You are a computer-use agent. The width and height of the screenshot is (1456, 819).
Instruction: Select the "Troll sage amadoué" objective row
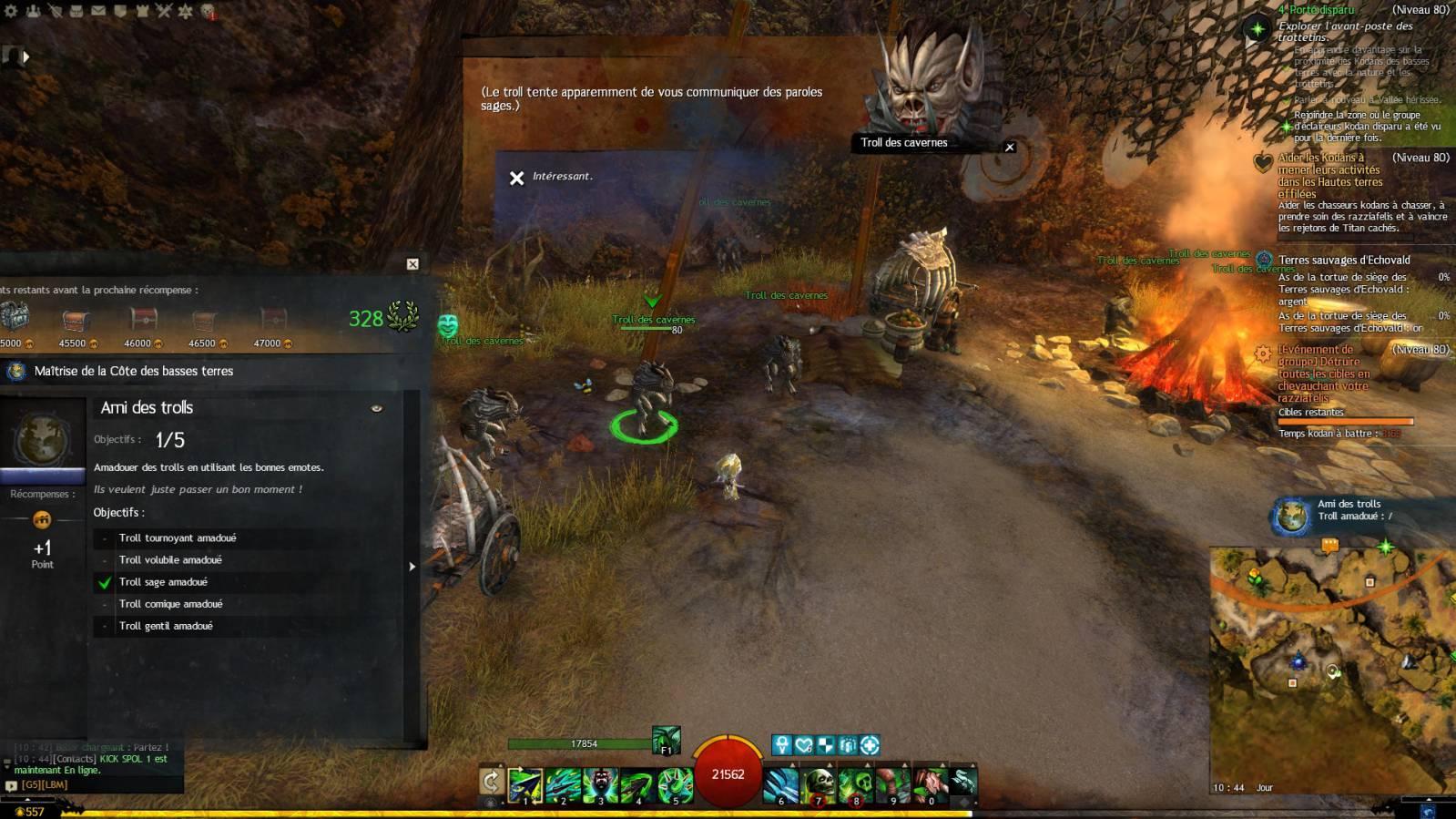click(x=163, y=582)
